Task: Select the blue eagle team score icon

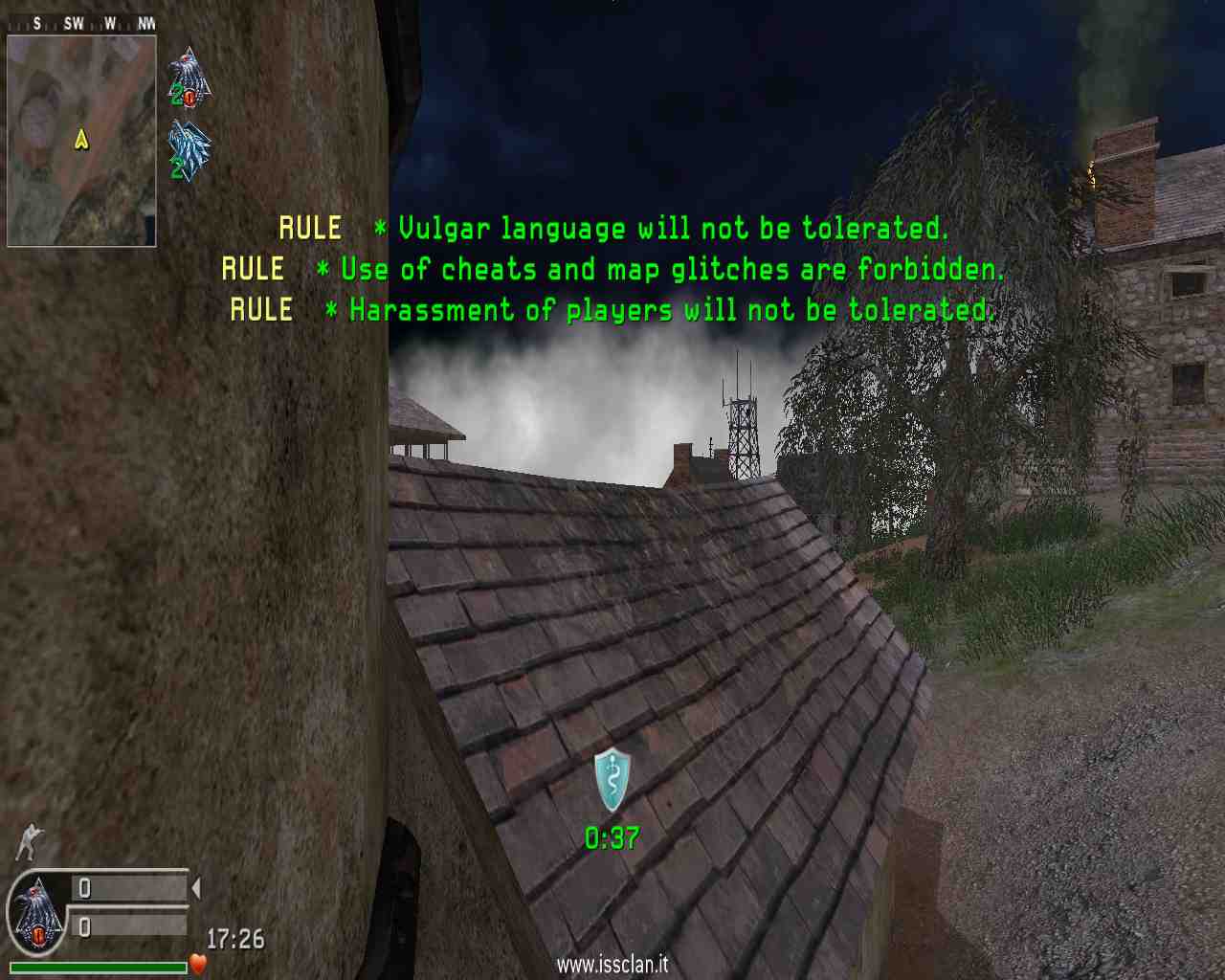Action: click(189, 150)
